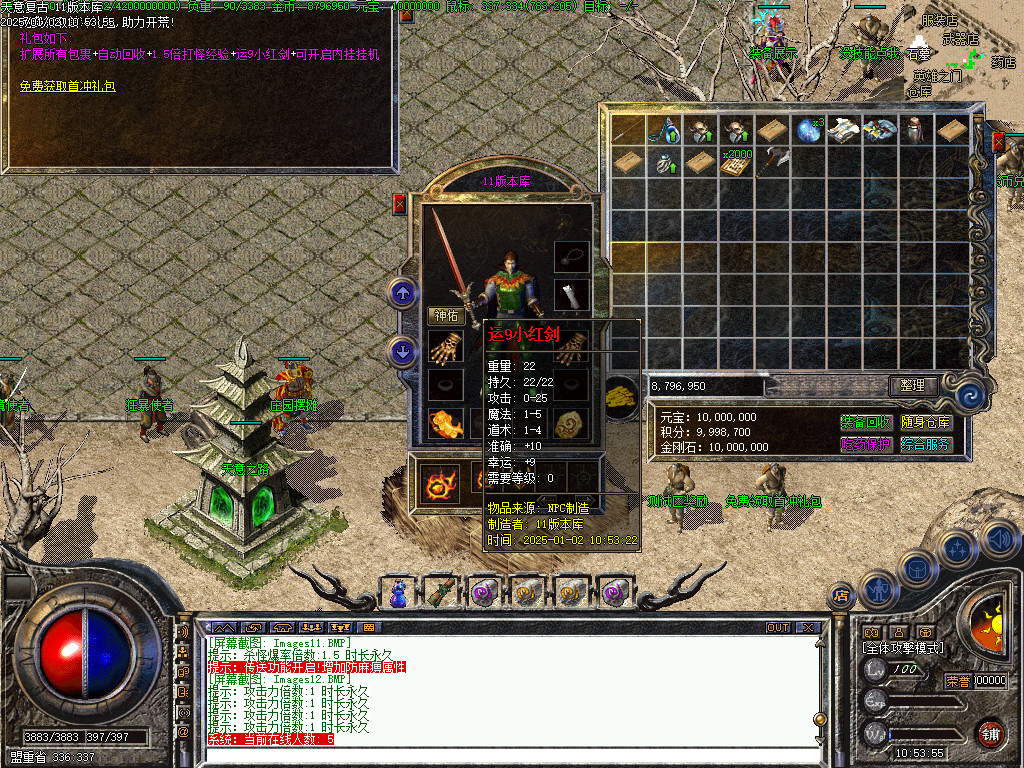Viewport: 1024px width, 768px height.
Task: Select the necklace equipment slot
Action: point(572,256)
